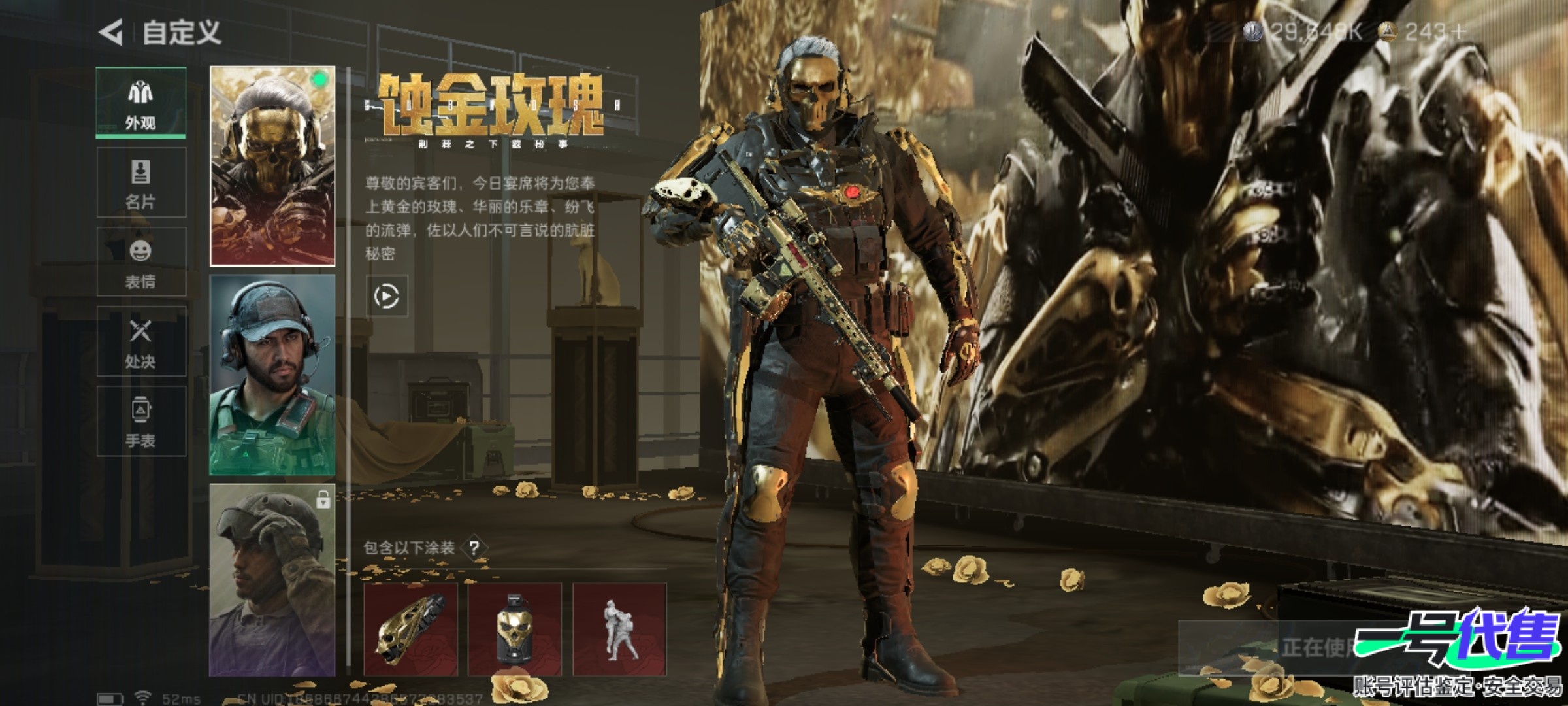This screenshot has height=706, width=1568.
Task: Play the skin preview video
Action: [387, 297]
